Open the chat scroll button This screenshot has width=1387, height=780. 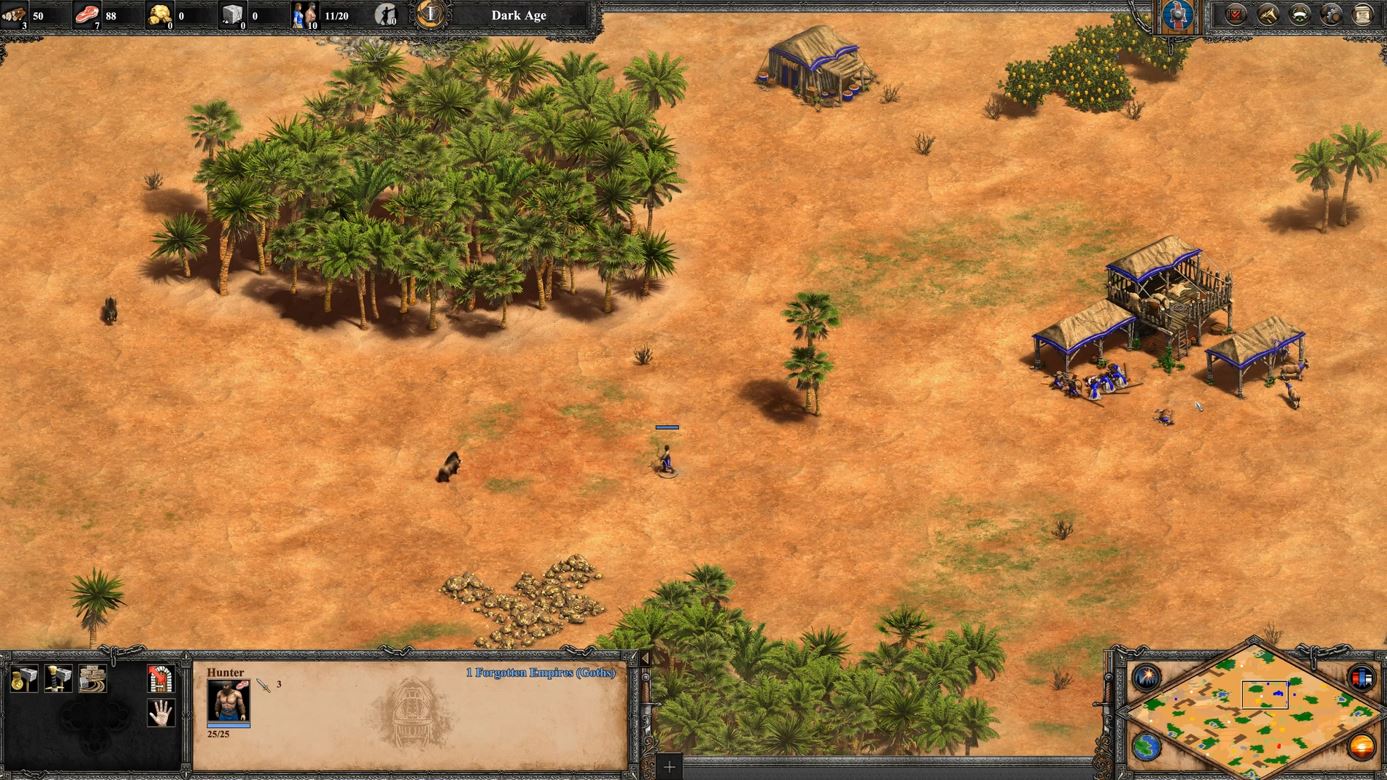point(1362,15)
